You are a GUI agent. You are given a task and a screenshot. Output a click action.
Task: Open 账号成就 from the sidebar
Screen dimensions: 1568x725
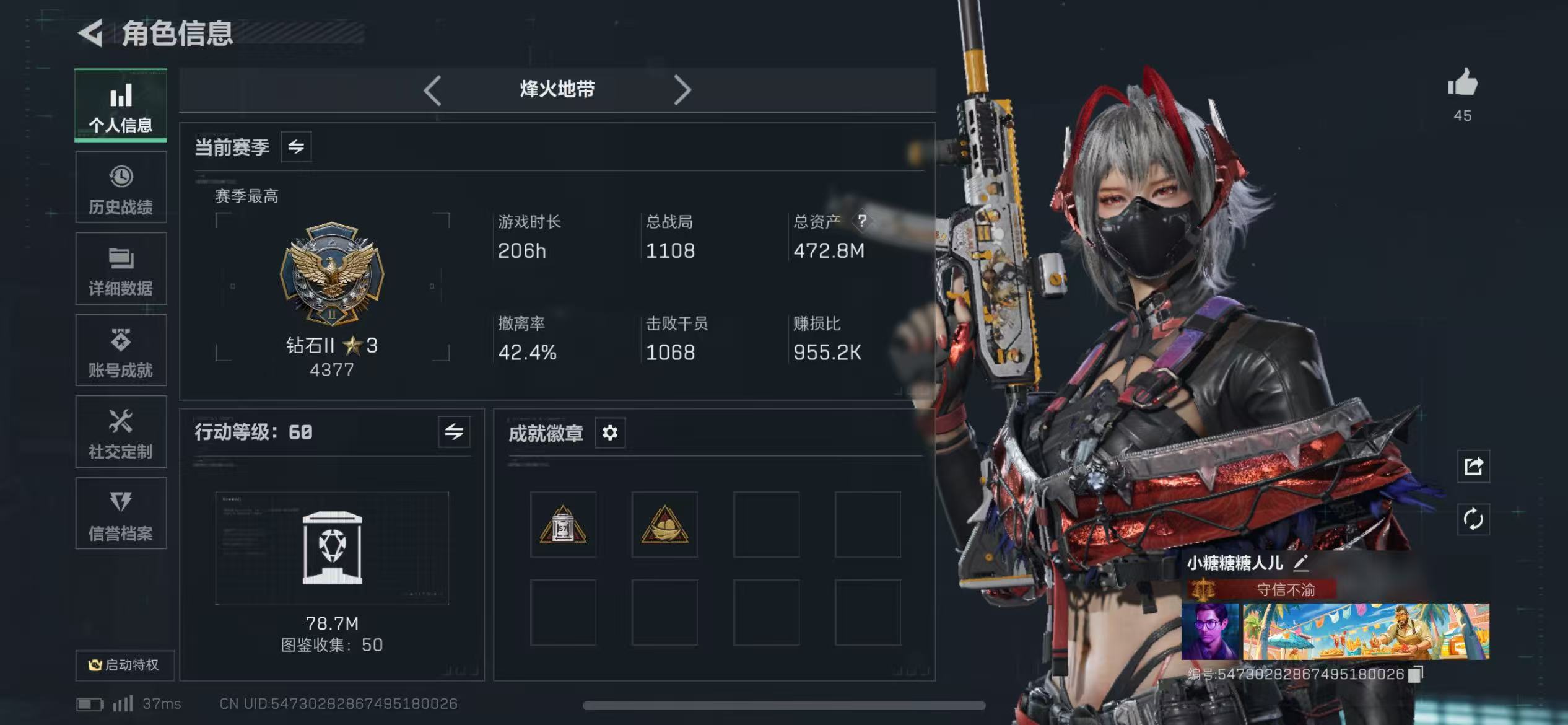pyautogui.click(x=121, y=350)
